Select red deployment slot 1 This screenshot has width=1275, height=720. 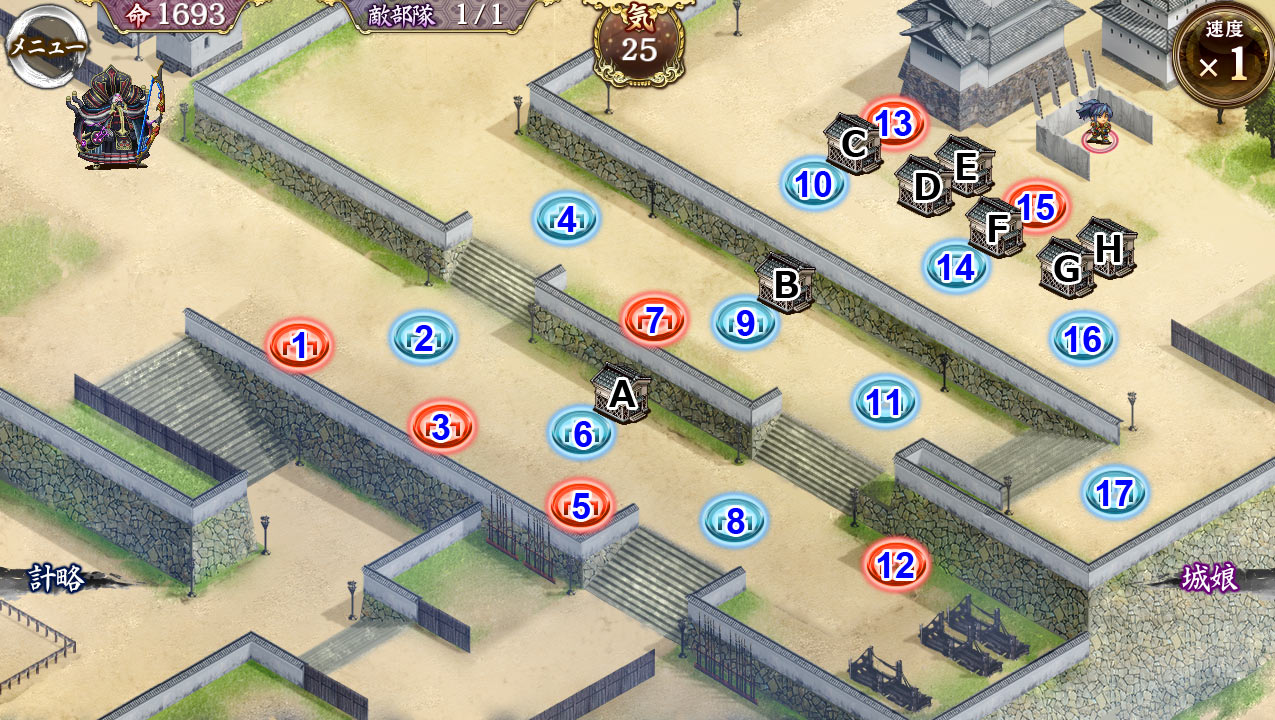tap(299, 347)
